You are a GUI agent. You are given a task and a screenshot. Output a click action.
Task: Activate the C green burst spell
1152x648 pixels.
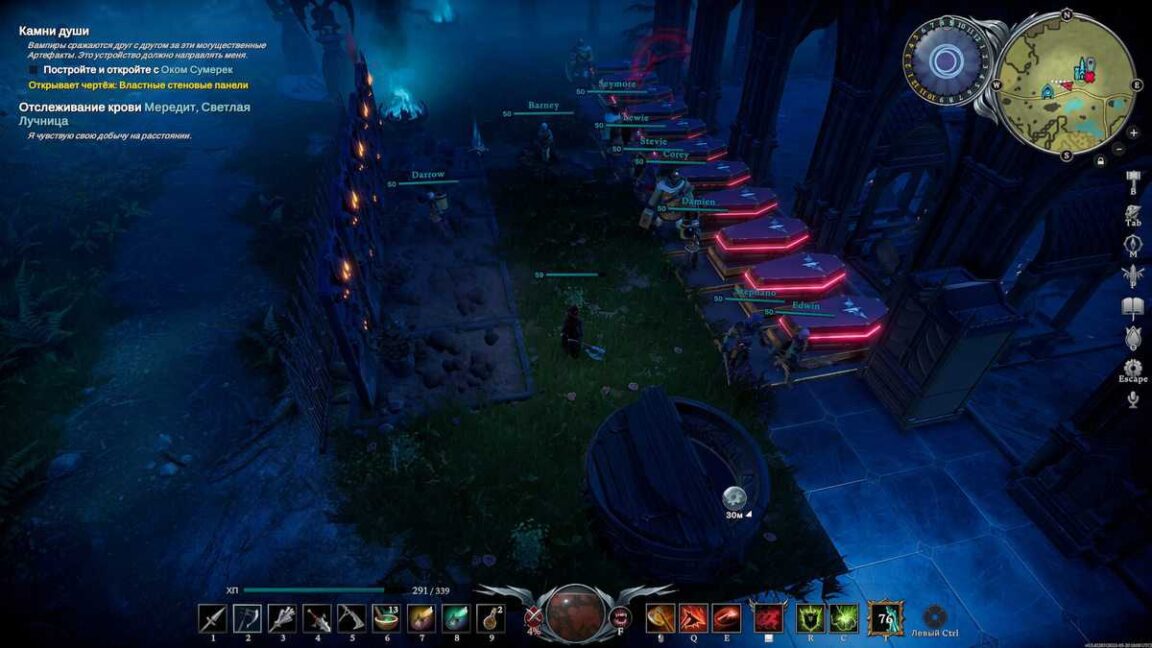pos(844,618)
